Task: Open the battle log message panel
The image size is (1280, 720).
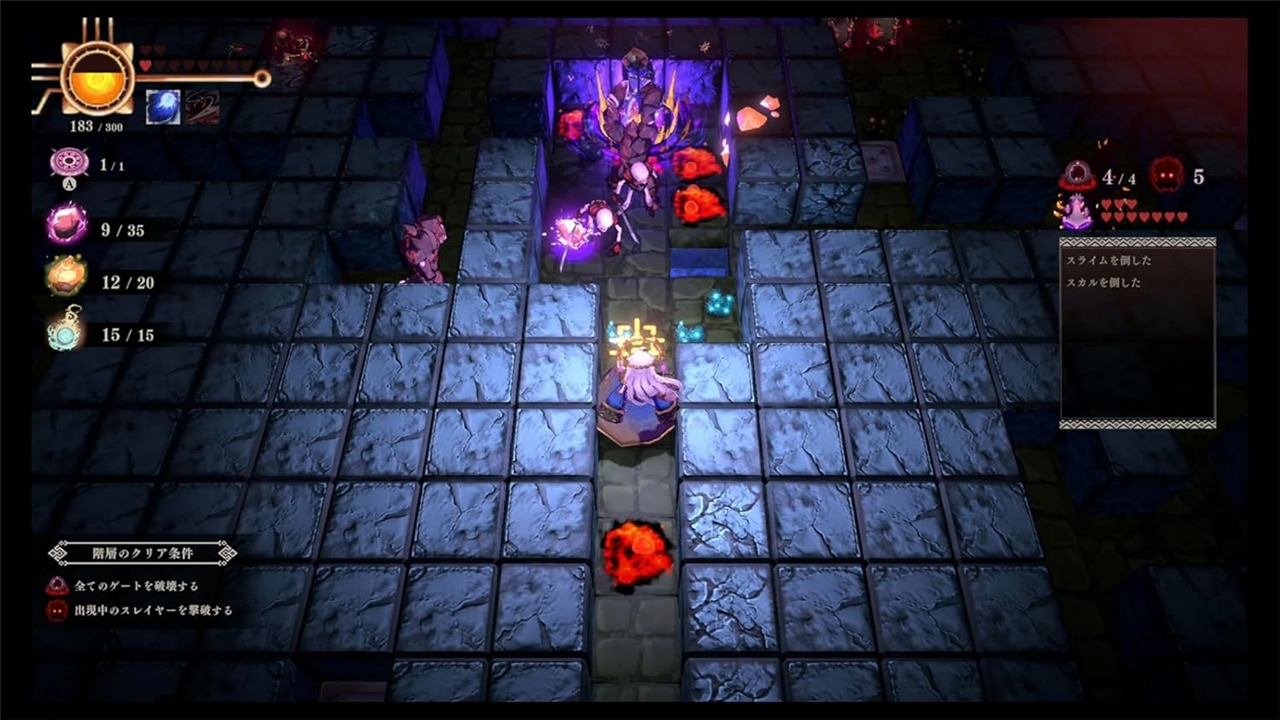Action: [x=1137, y=333]
